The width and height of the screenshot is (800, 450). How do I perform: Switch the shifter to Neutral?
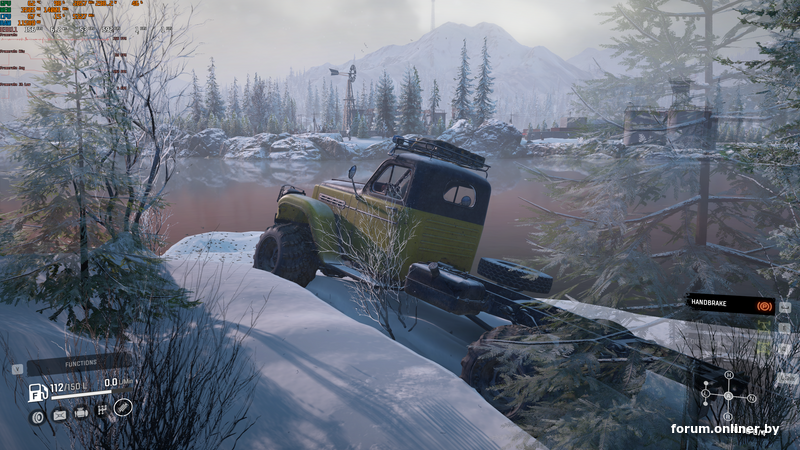click(753, 398)
